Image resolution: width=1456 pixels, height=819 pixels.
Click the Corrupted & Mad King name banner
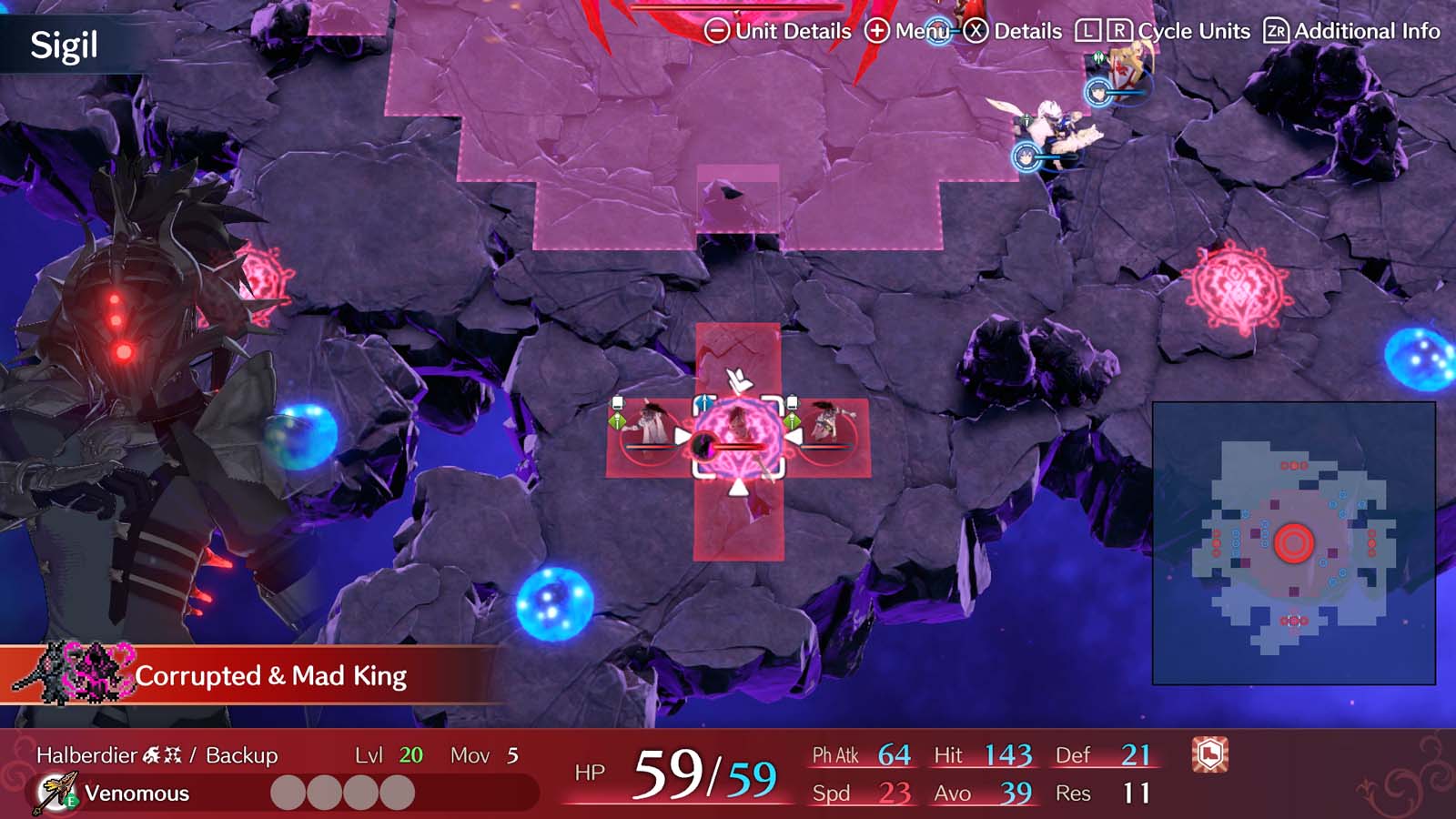pos(273,677)
